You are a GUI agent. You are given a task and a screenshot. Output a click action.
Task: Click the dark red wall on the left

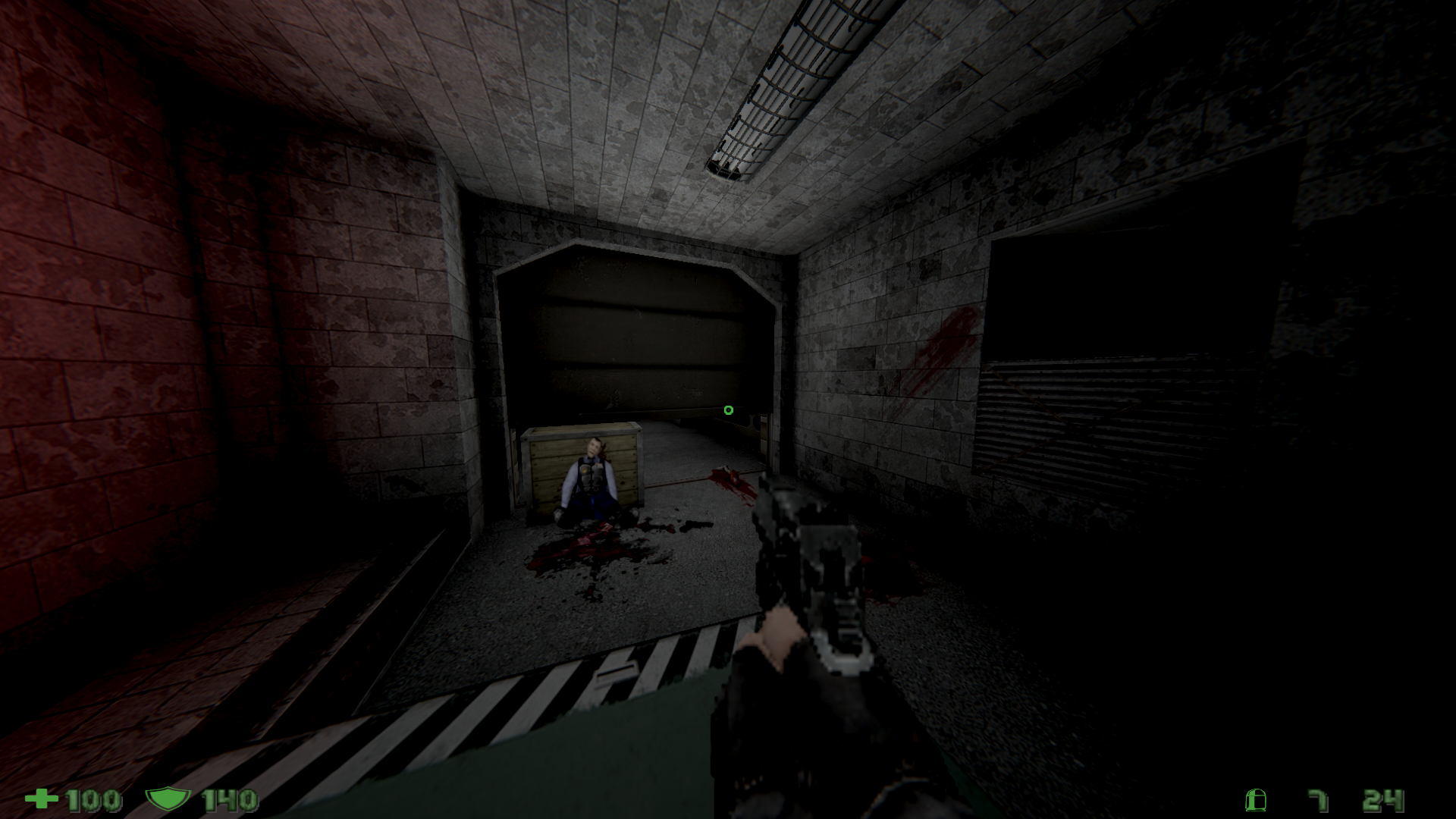[114, 341]
